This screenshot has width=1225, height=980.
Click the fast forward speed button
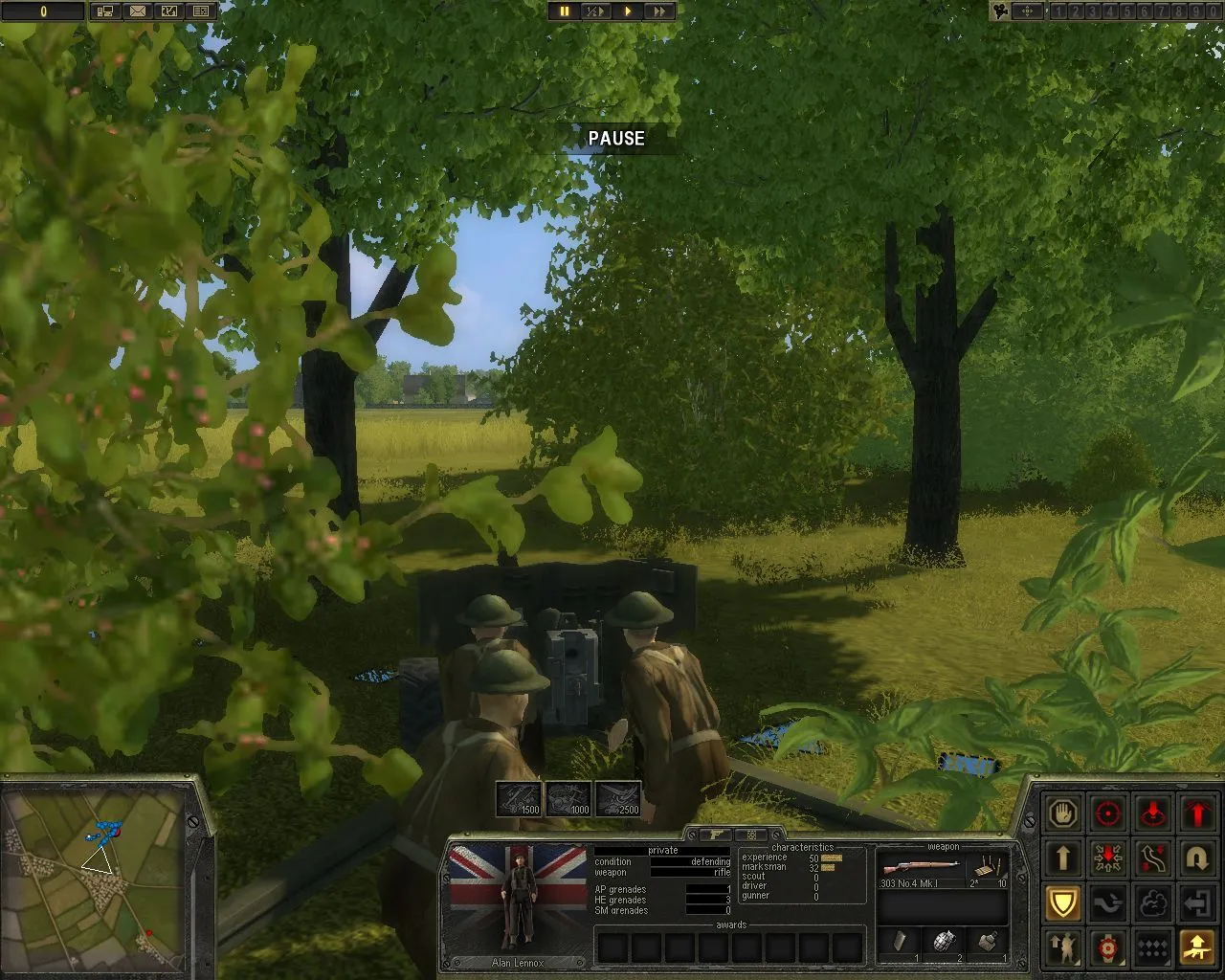pyautogui.click(x=658, y=12)
